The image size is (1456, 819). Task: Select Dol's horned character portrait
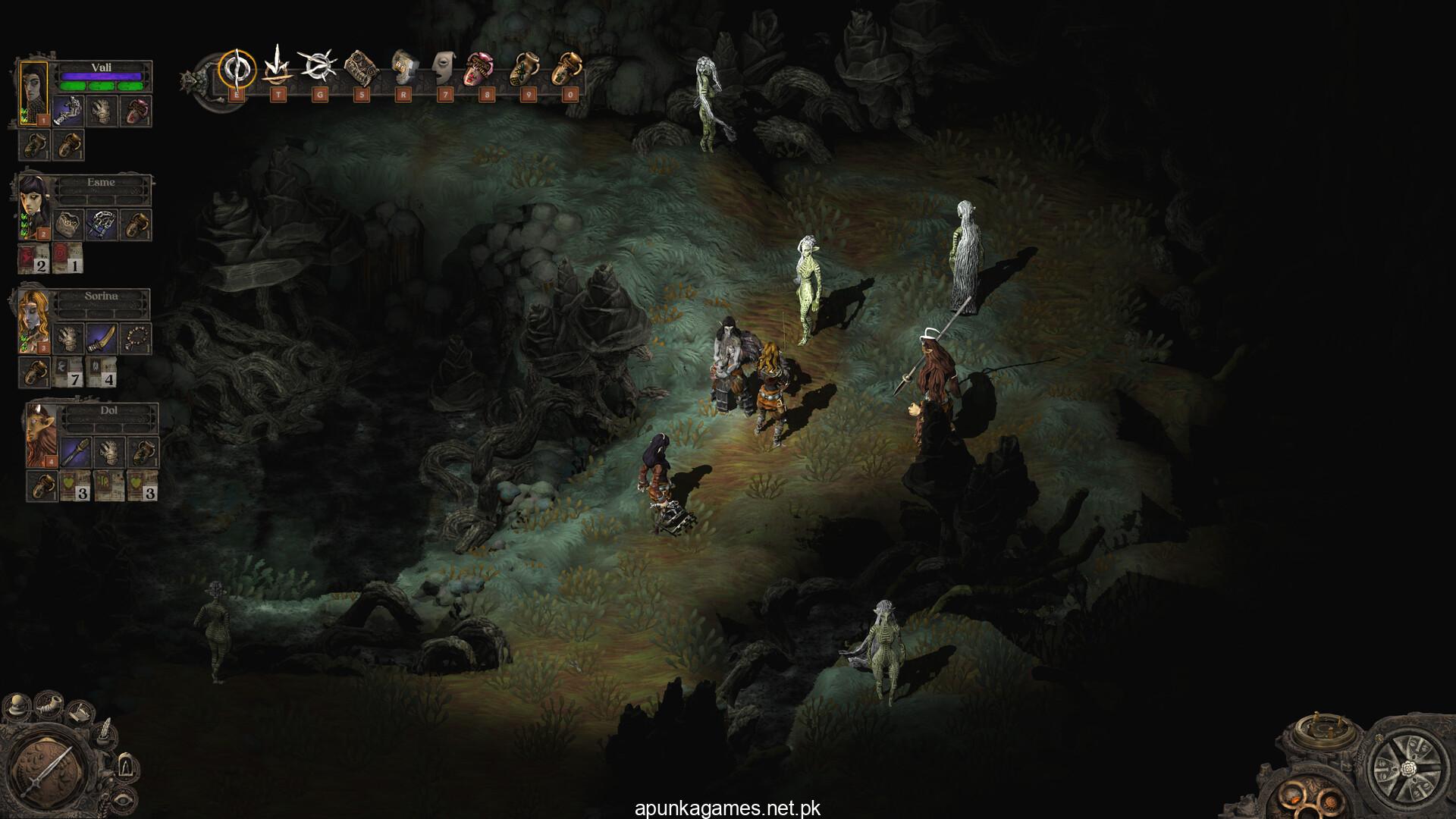click(42, 435)
